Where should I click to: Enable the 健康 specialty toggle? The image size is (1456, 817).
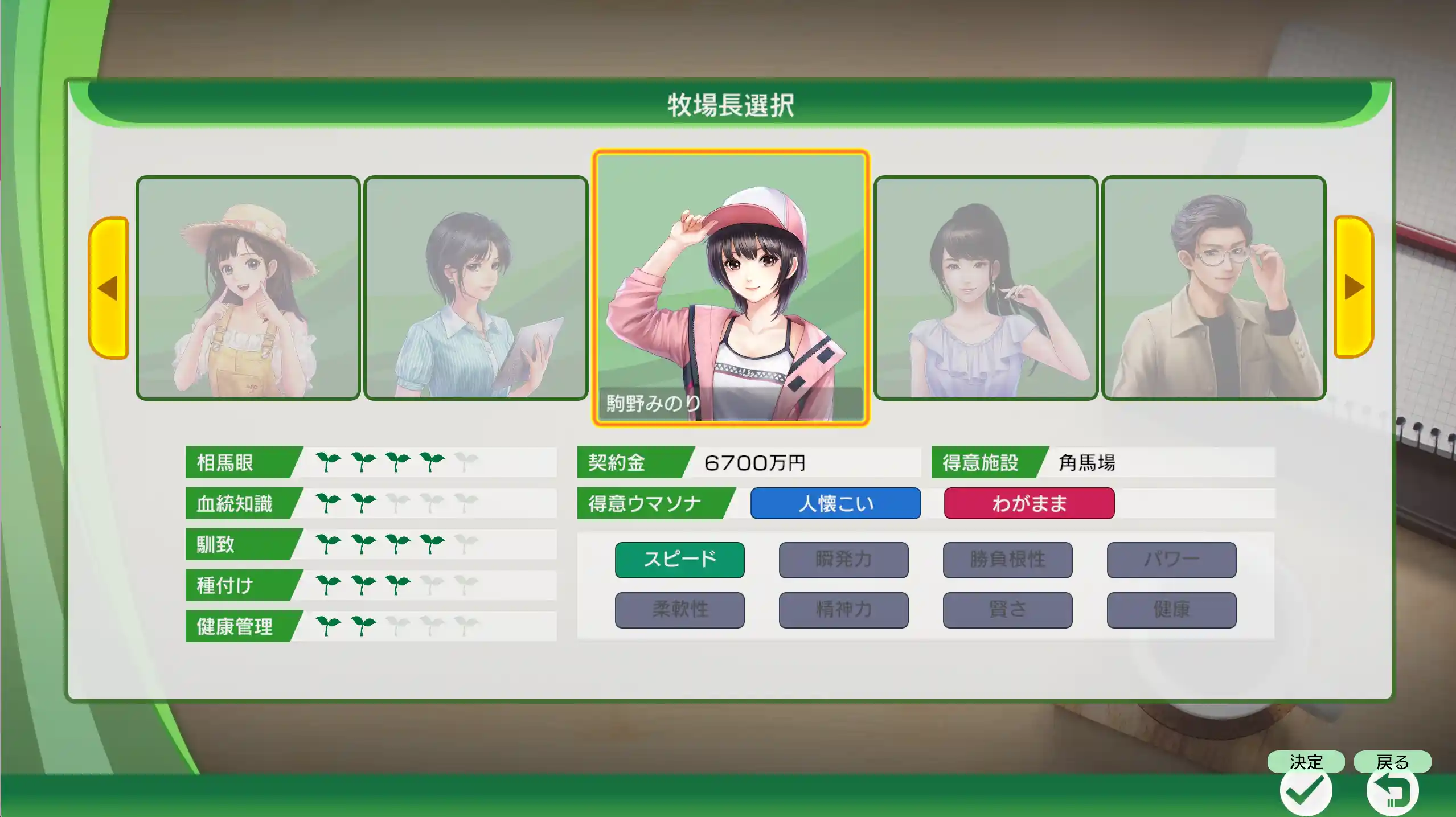click(x=1171, y=609)
